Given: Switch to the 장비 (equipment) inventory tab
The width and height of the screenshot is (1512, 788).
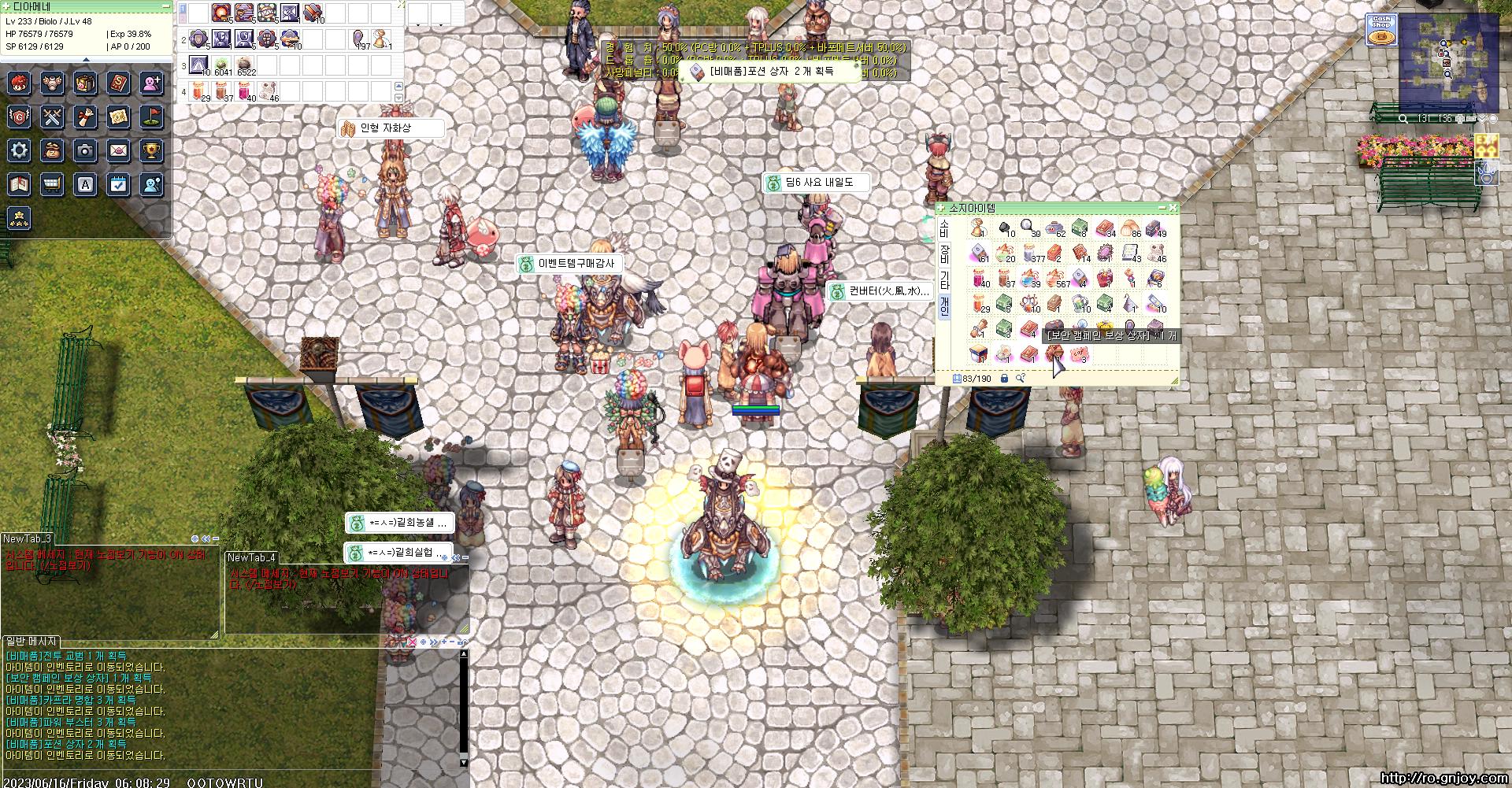Looking at the screenshot, I should click(944, 253).
